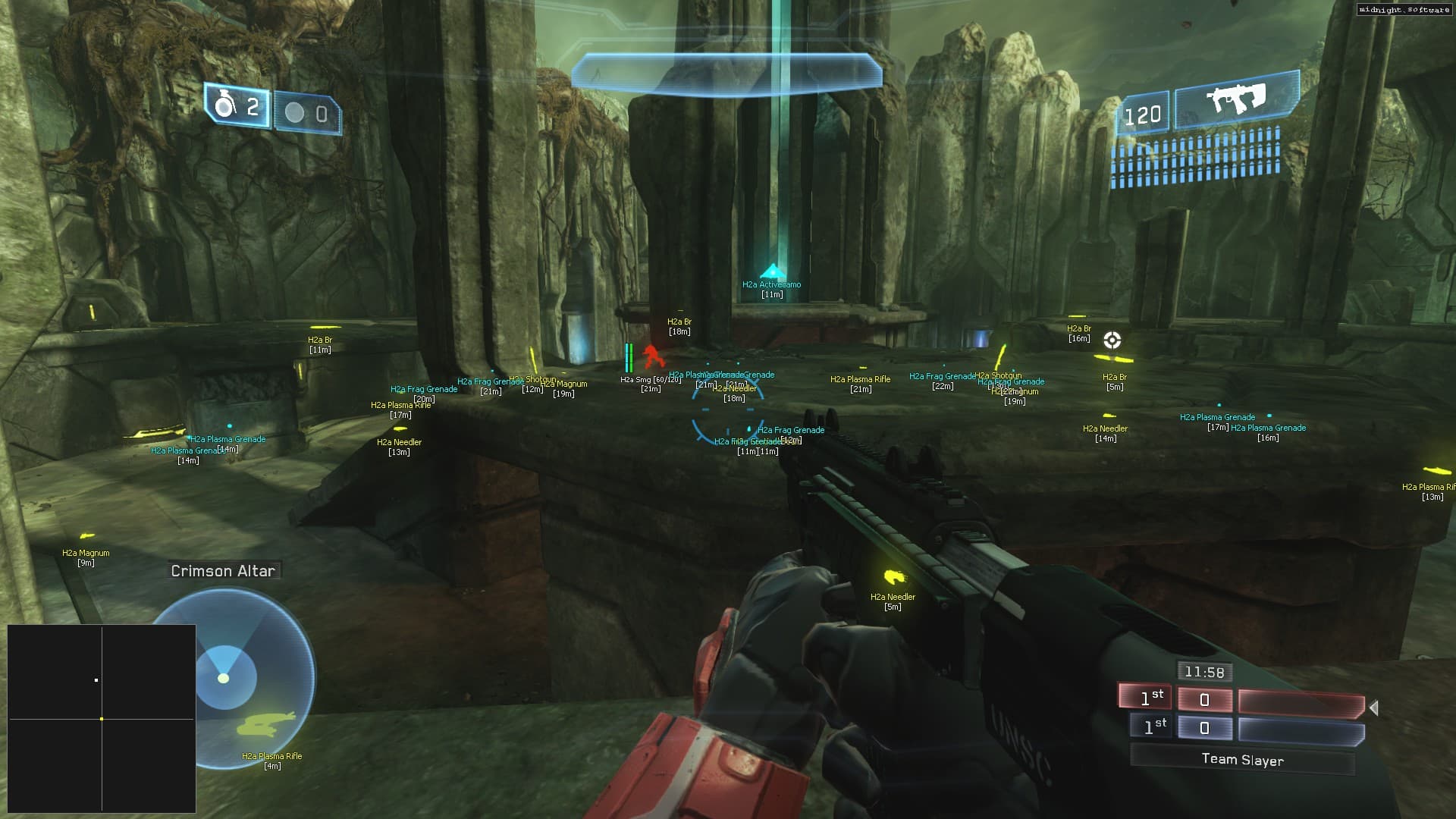Click the Team Slayer game mode label
The width and height of the screenshot is (1456, 819).
1242,759
